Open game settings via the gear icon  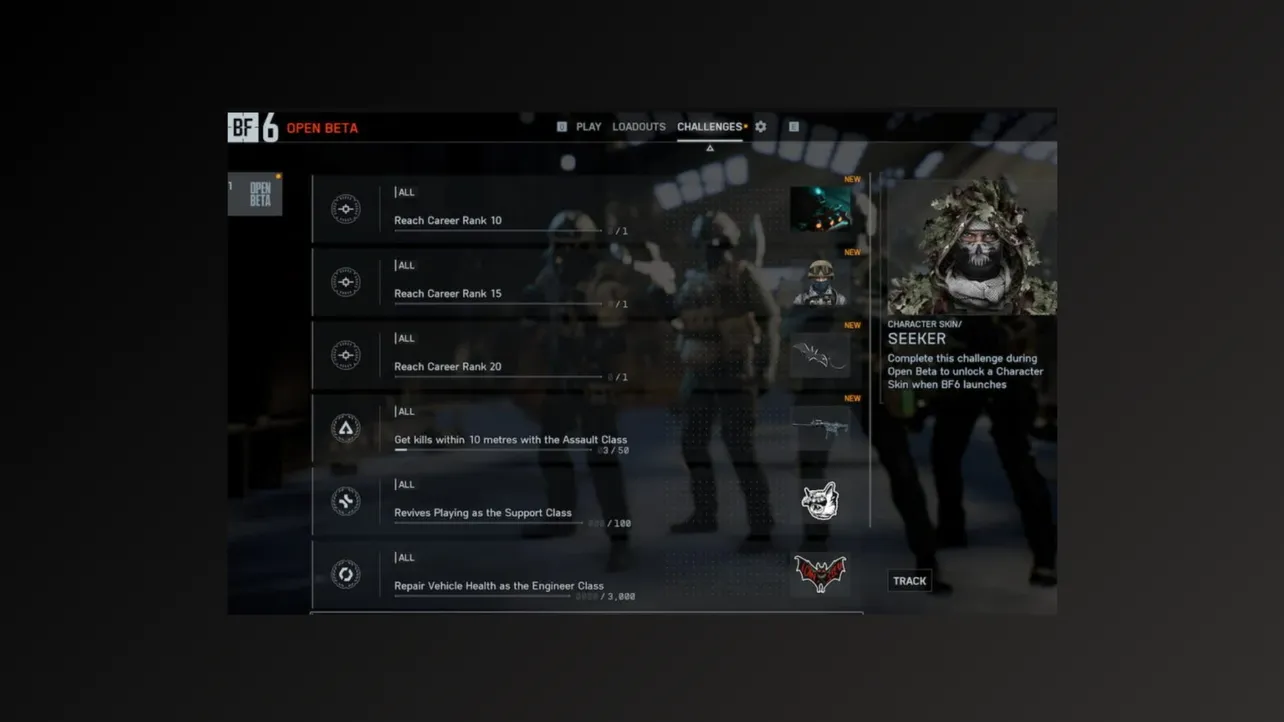tap(760, 126)
